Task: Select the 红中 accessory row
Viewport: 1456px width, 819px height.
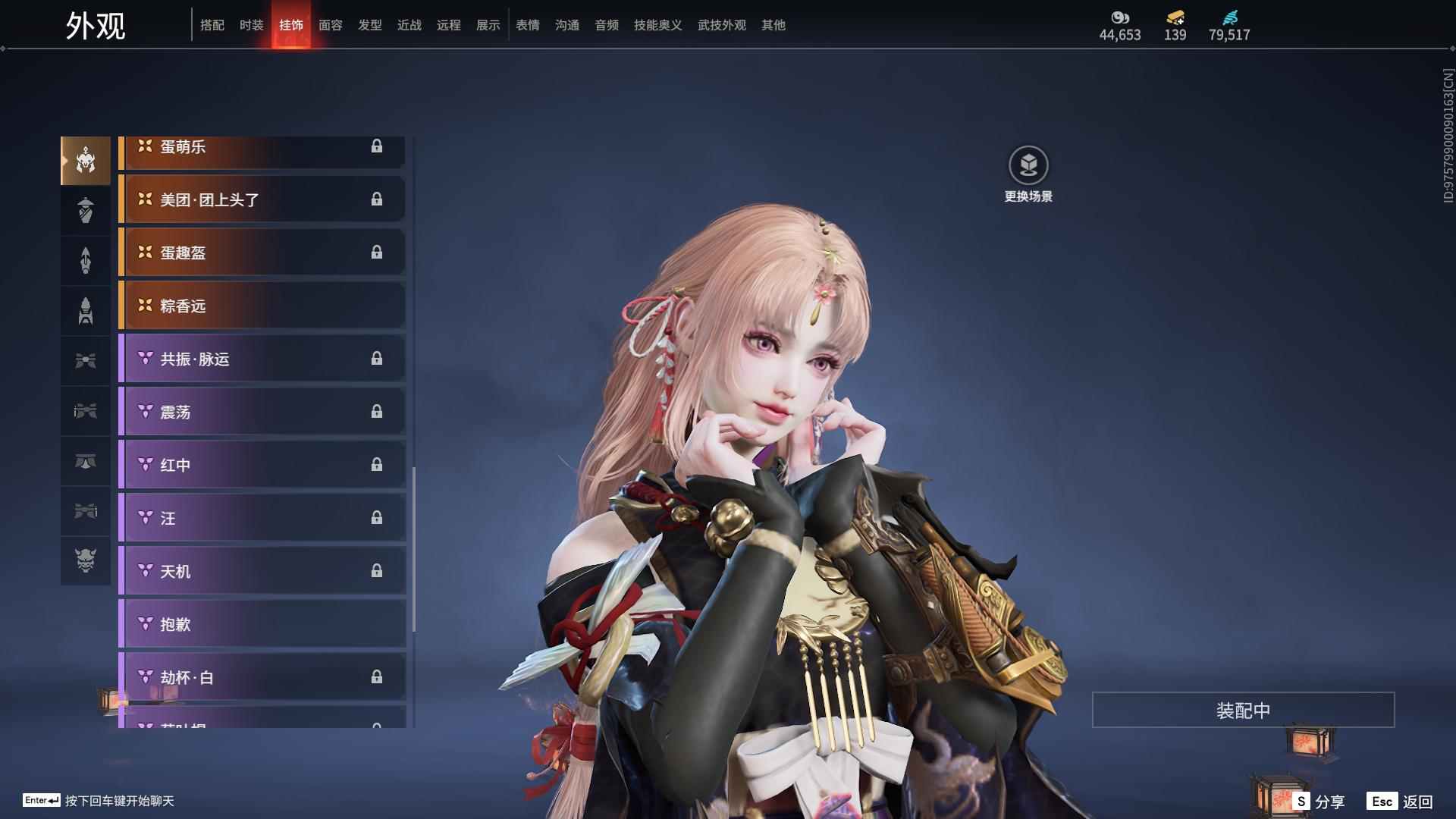Action: (x=262, y=465)
